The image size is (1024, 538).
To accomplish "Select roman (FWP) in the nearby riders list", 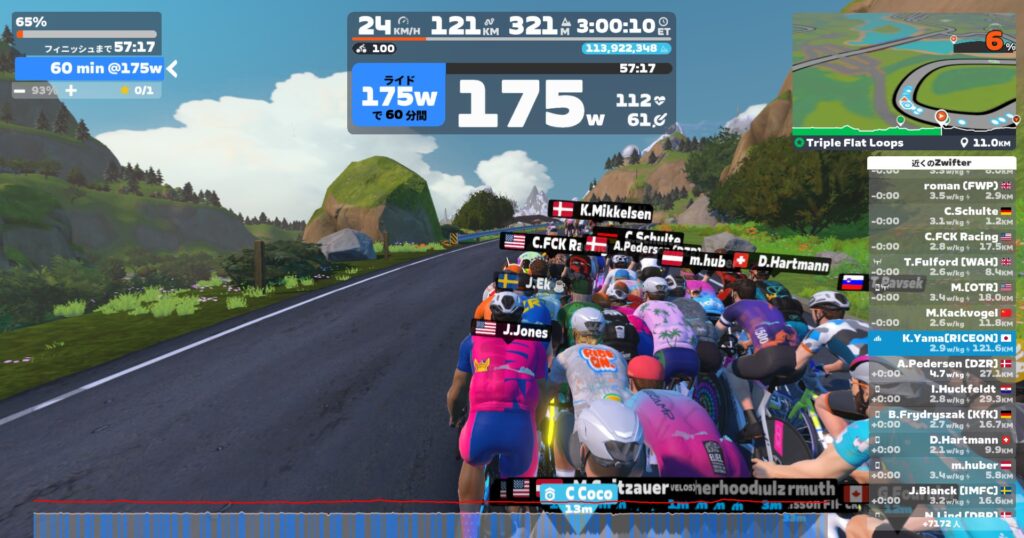I will (x=941, y=190).
